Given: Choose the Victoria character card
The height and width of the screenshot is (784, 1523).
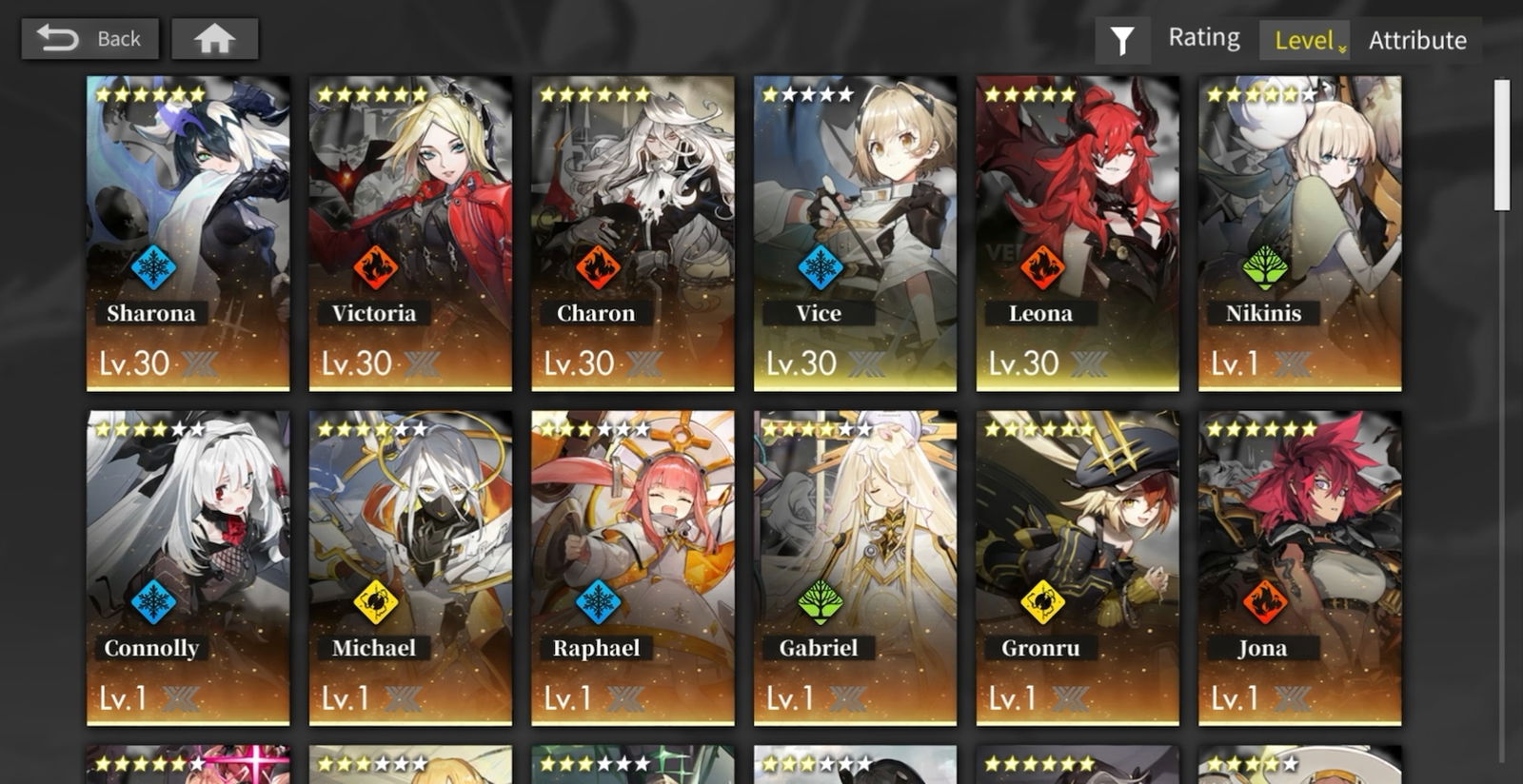Looking at the screenshot, I should (410, 233).
